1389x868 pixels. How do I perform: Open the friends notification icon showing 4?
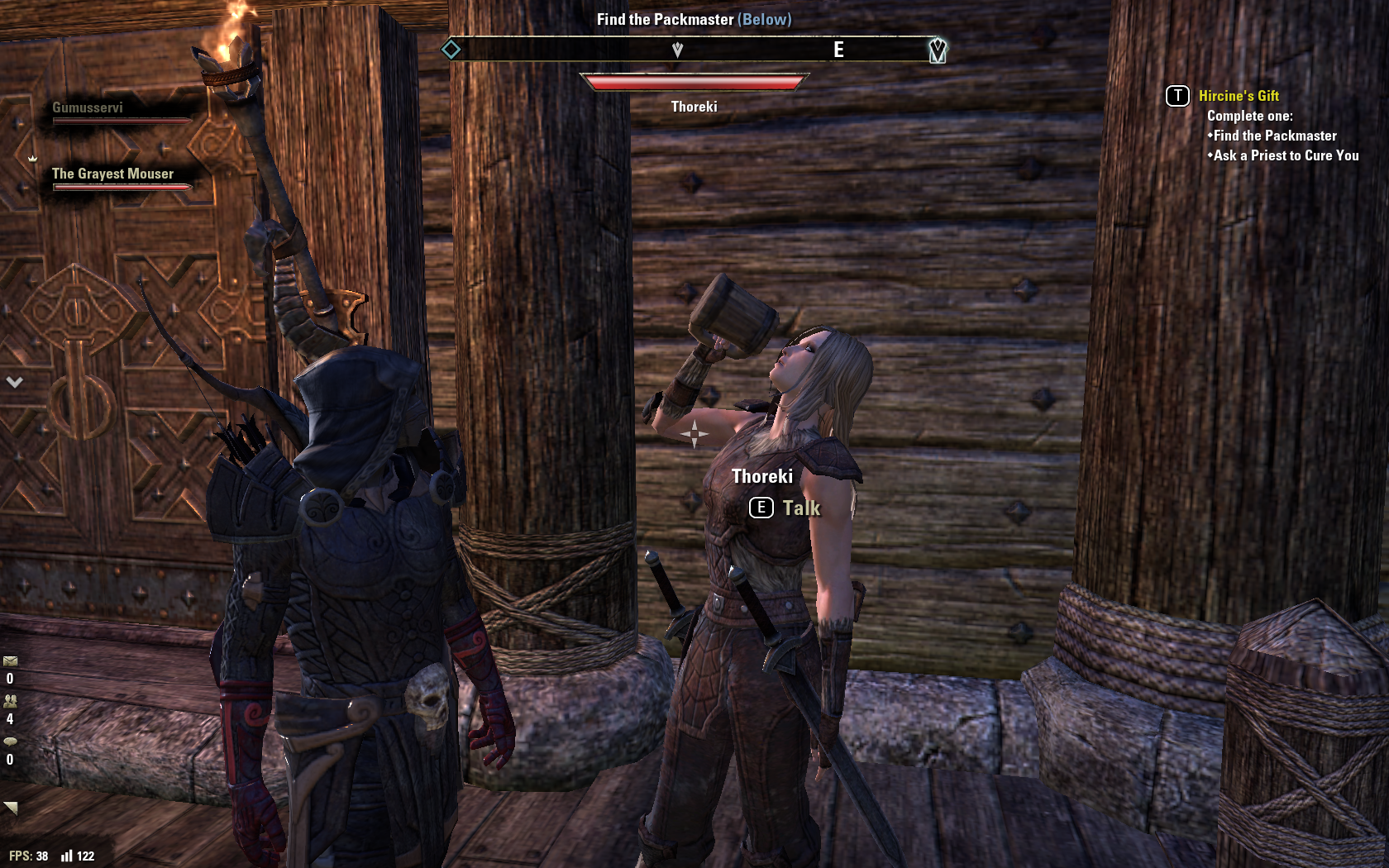click(x=10, y=701)
